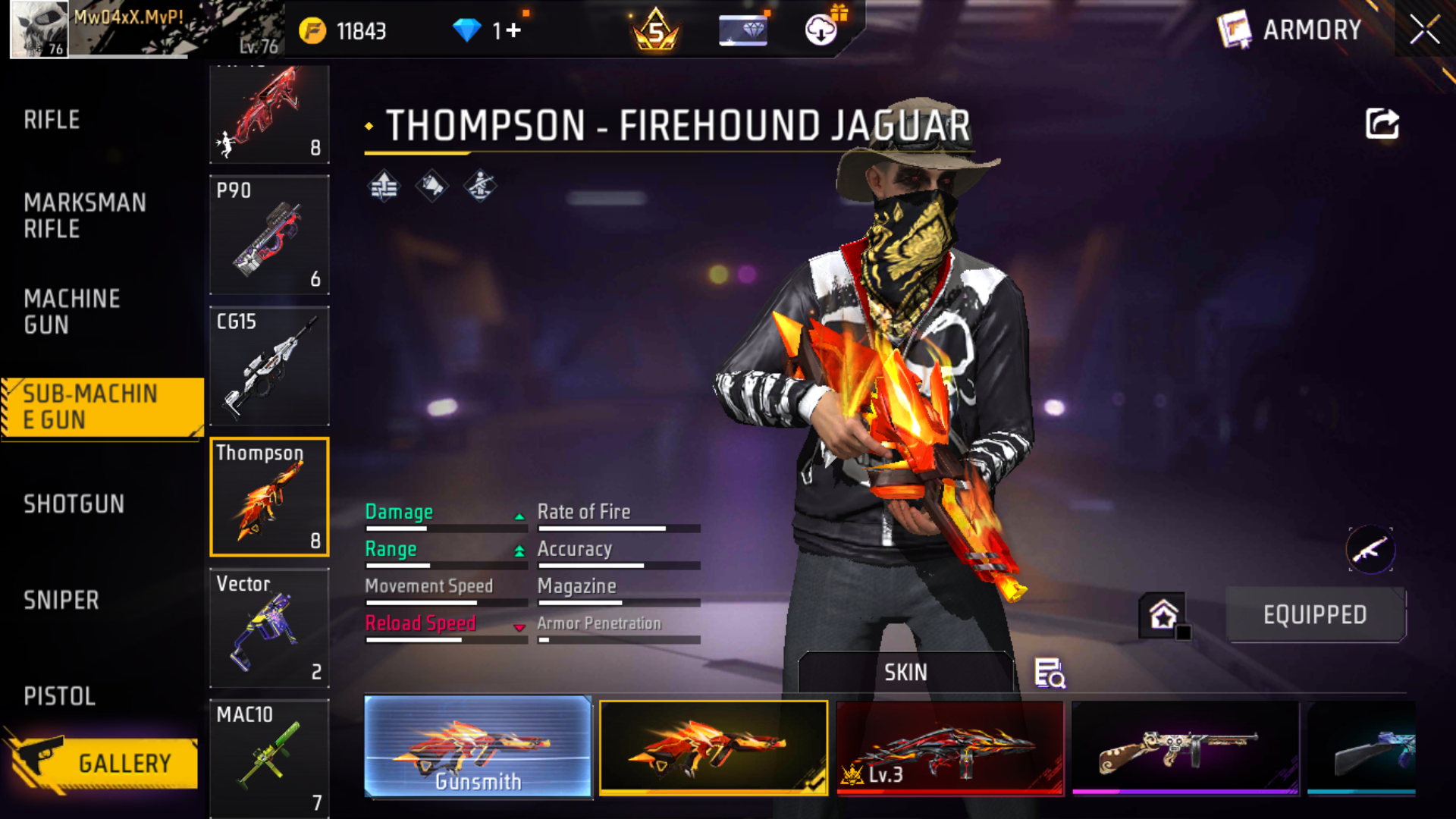
Task: Switch to the Pistol category
Action: click(x=59, y=696)
